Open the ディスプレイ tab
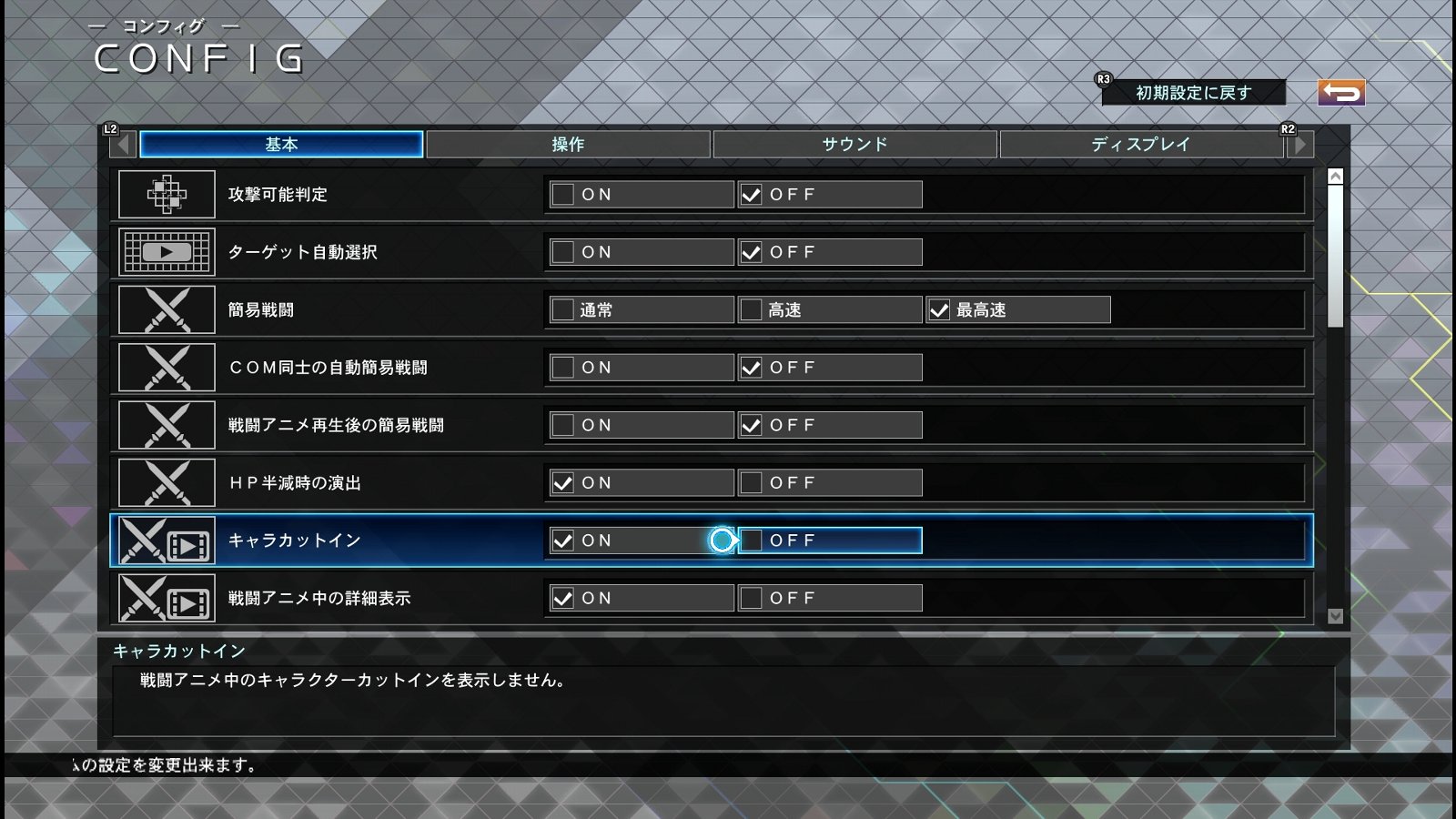The width and height of the screenshot is (1456, 819). tap(1142, 143)
